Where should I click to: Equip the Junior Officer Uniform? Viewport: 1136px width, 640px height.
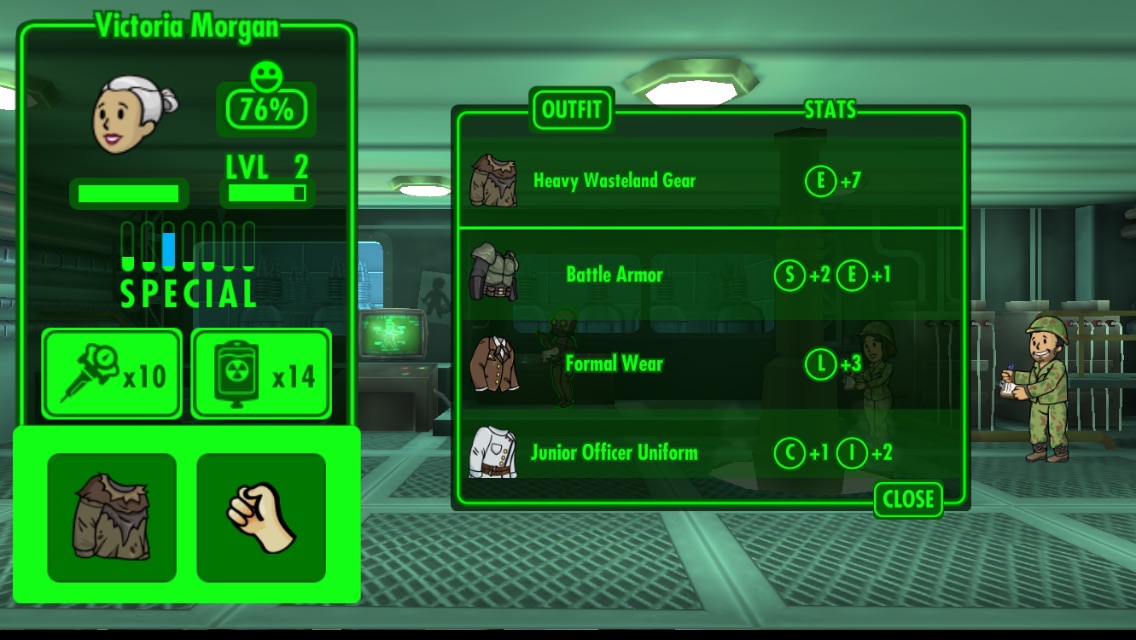point(612,452)
